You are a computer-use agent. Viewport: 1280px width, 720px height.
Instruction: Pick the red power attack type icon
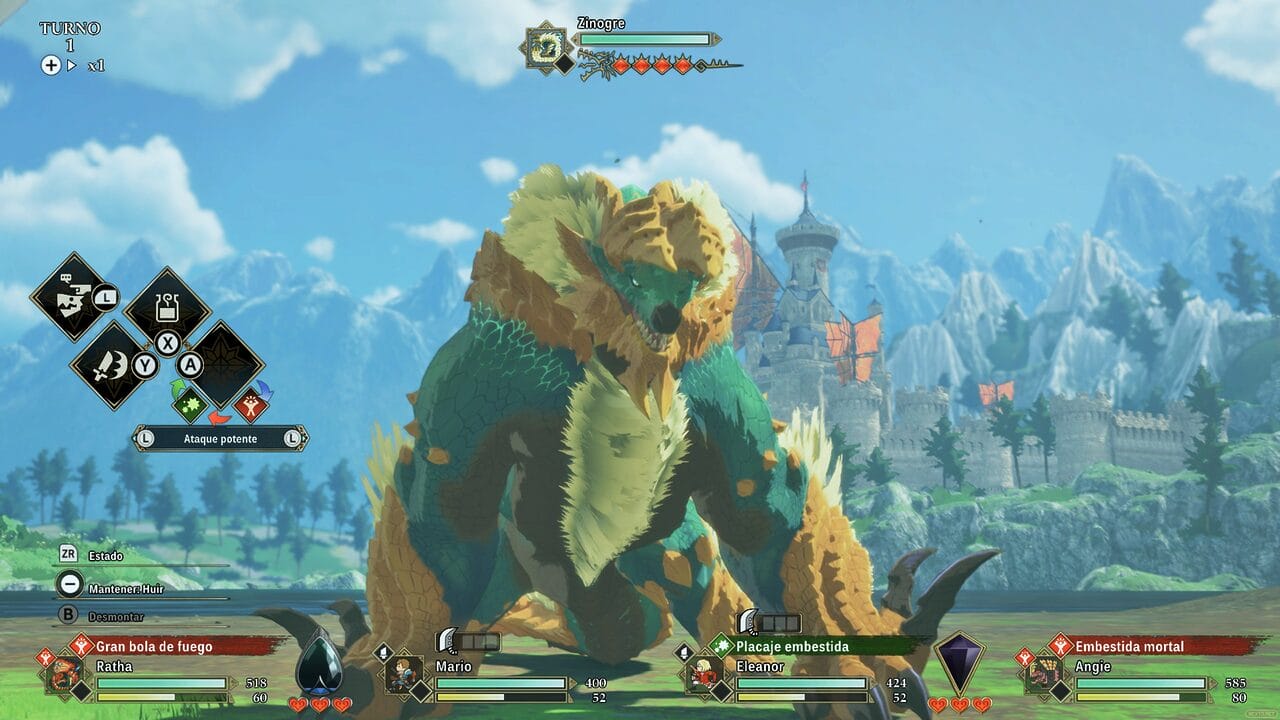point(250,405)
